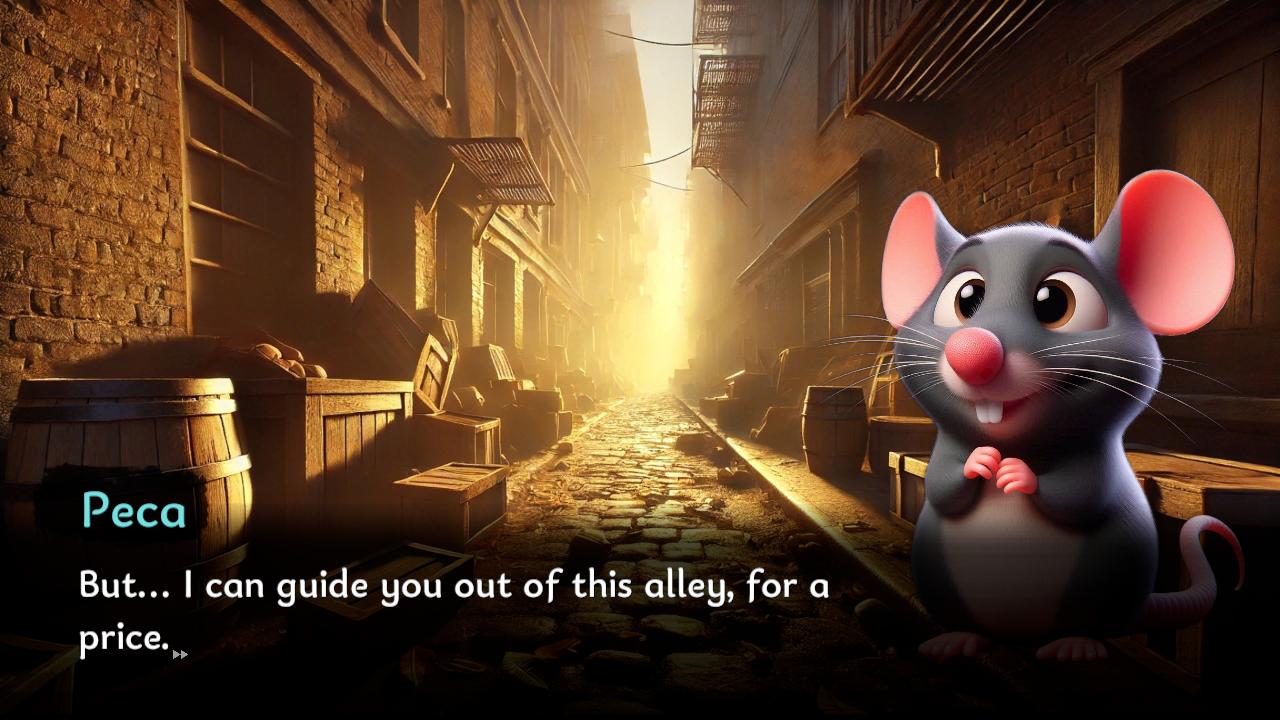Click the dialogue text to continue
This screenshot has height=720, width=1280.
(450, 585)
